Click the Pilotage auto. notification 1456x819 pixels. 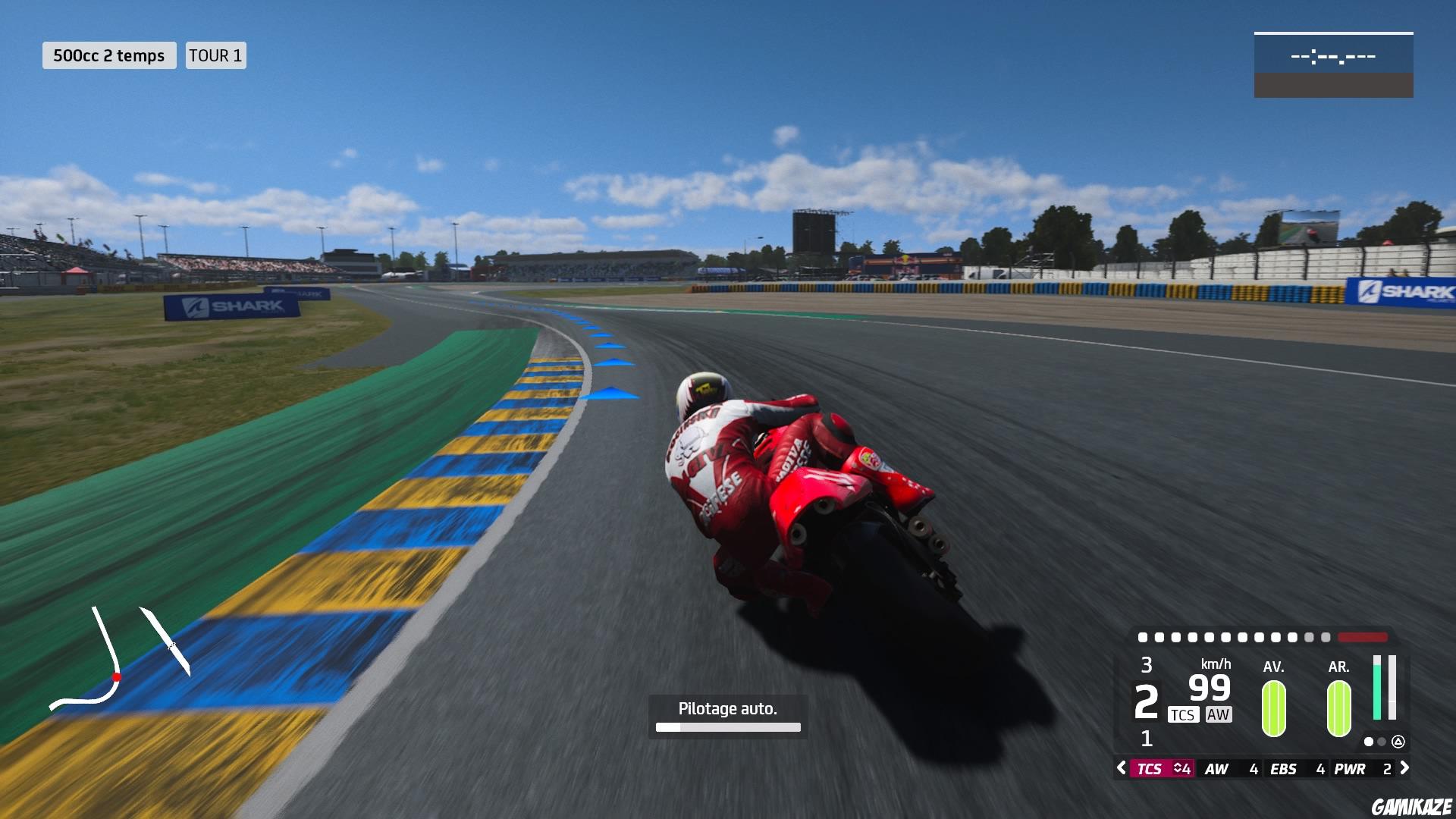tap(727, 708)
